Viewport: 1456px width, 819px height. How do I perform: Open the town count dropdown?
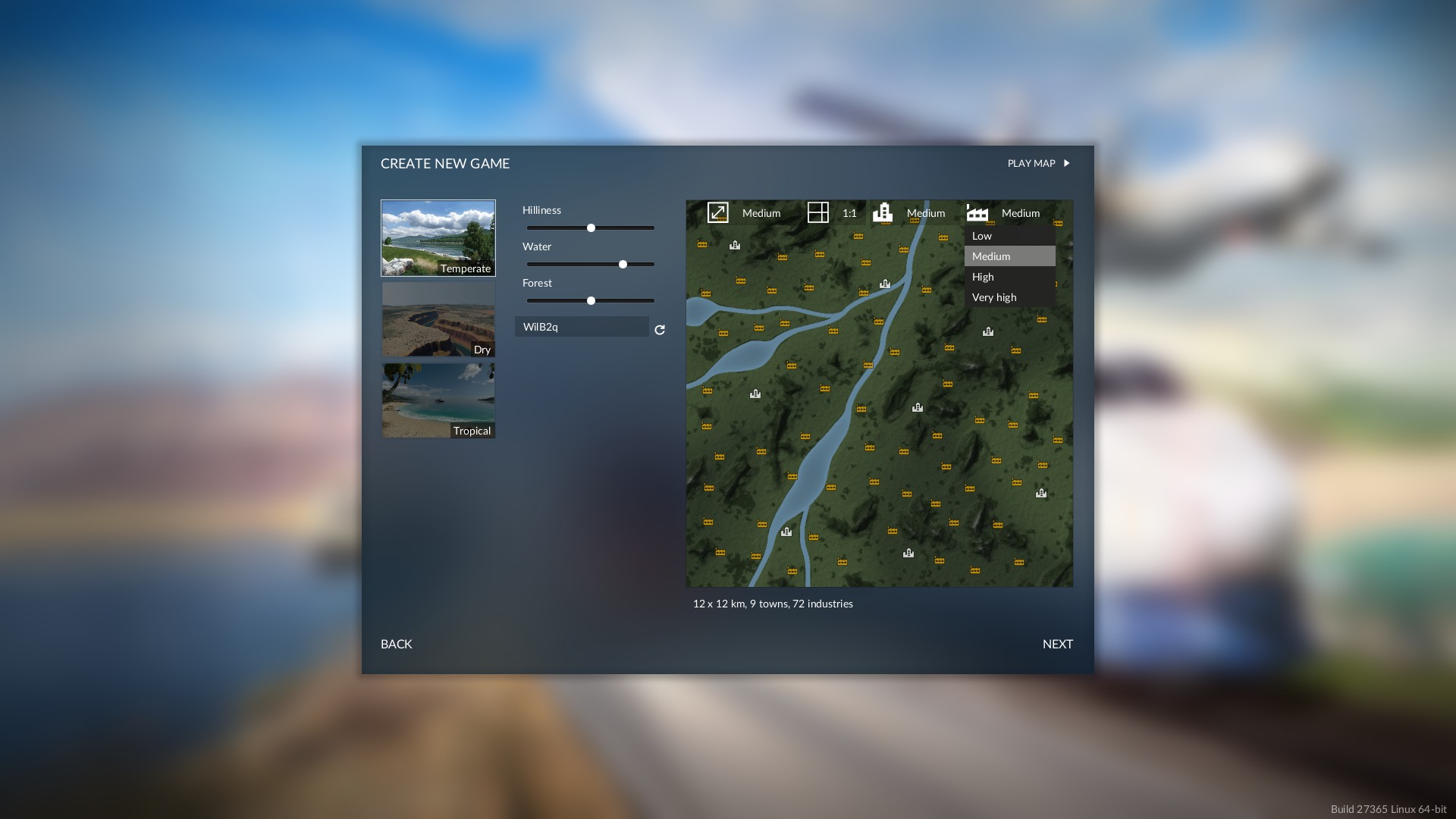coord(909,213)
